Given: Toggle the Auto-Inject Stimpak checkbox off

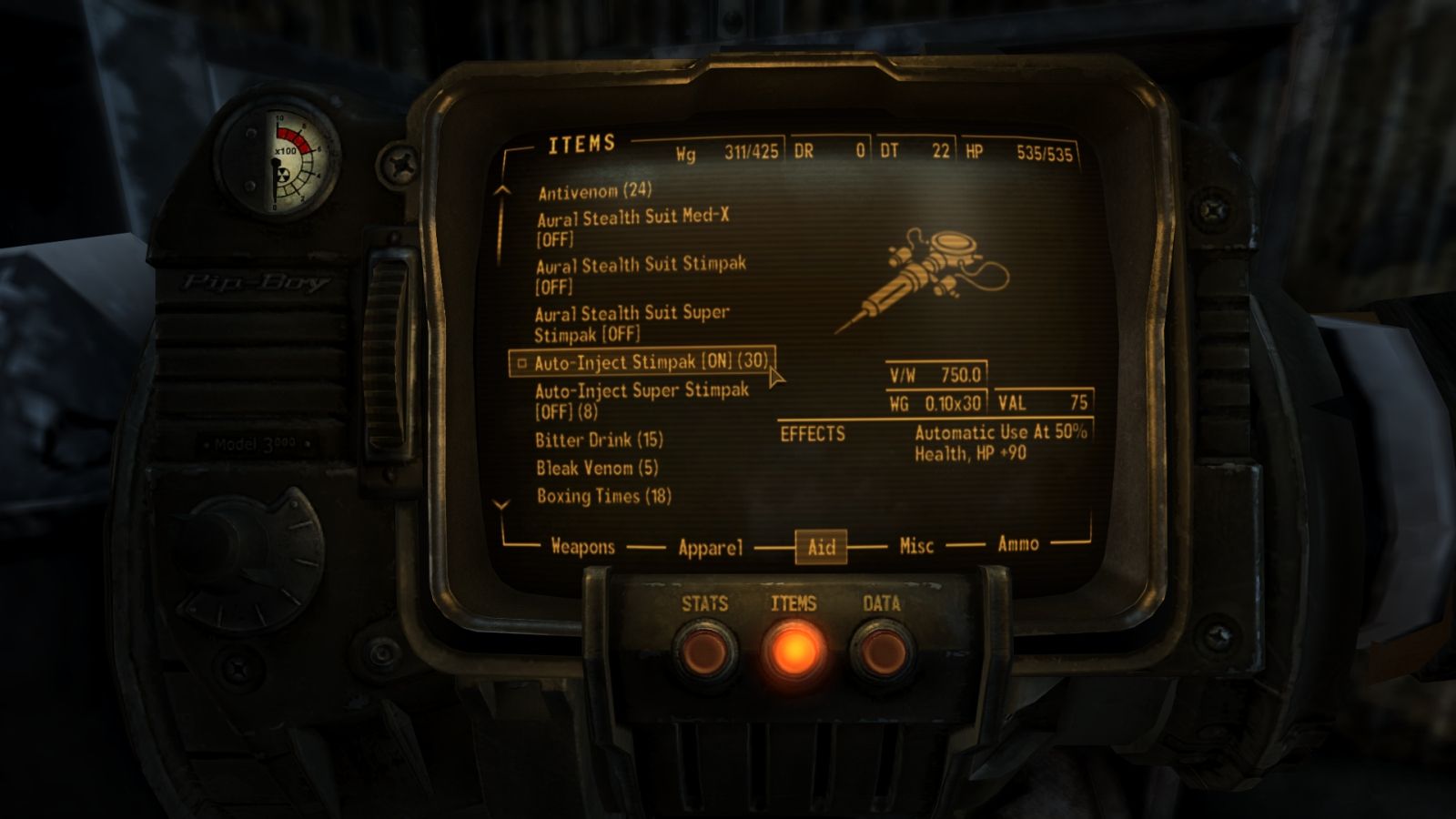Looking at the screenshot, I should (x=521, y=364).
